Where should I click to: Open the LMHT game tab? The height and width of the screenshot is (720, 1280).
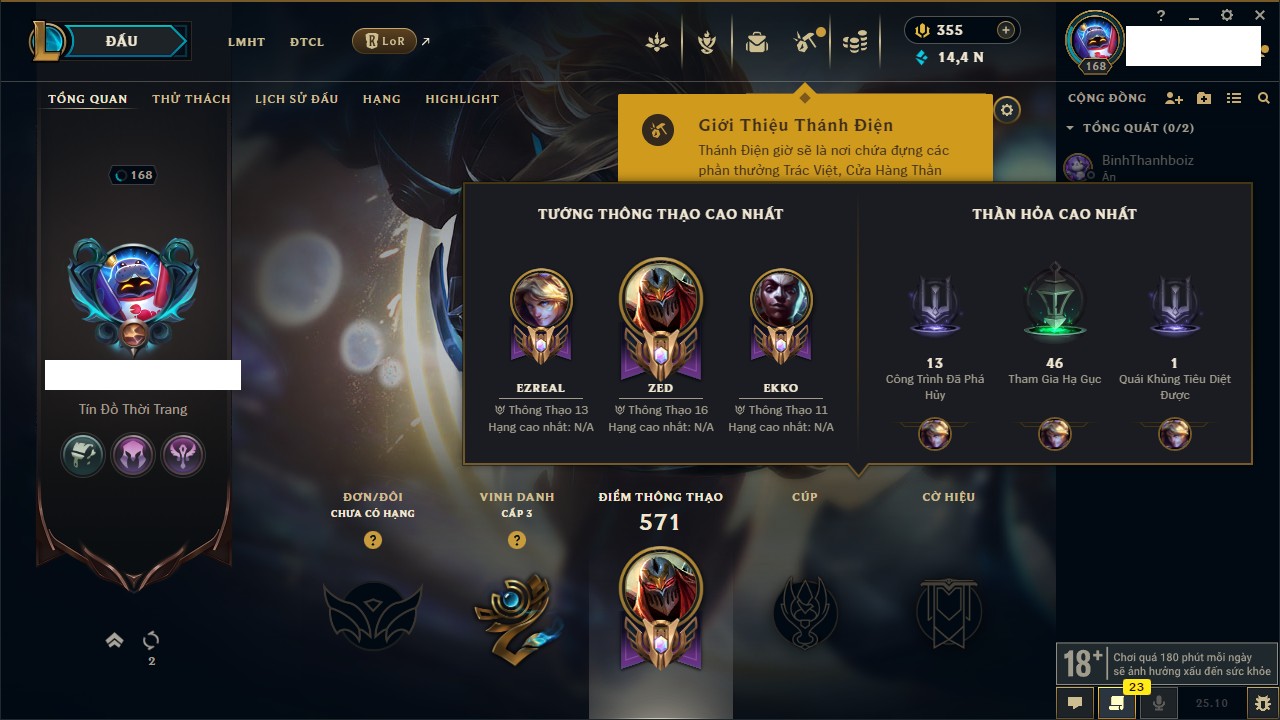(246, 42)
